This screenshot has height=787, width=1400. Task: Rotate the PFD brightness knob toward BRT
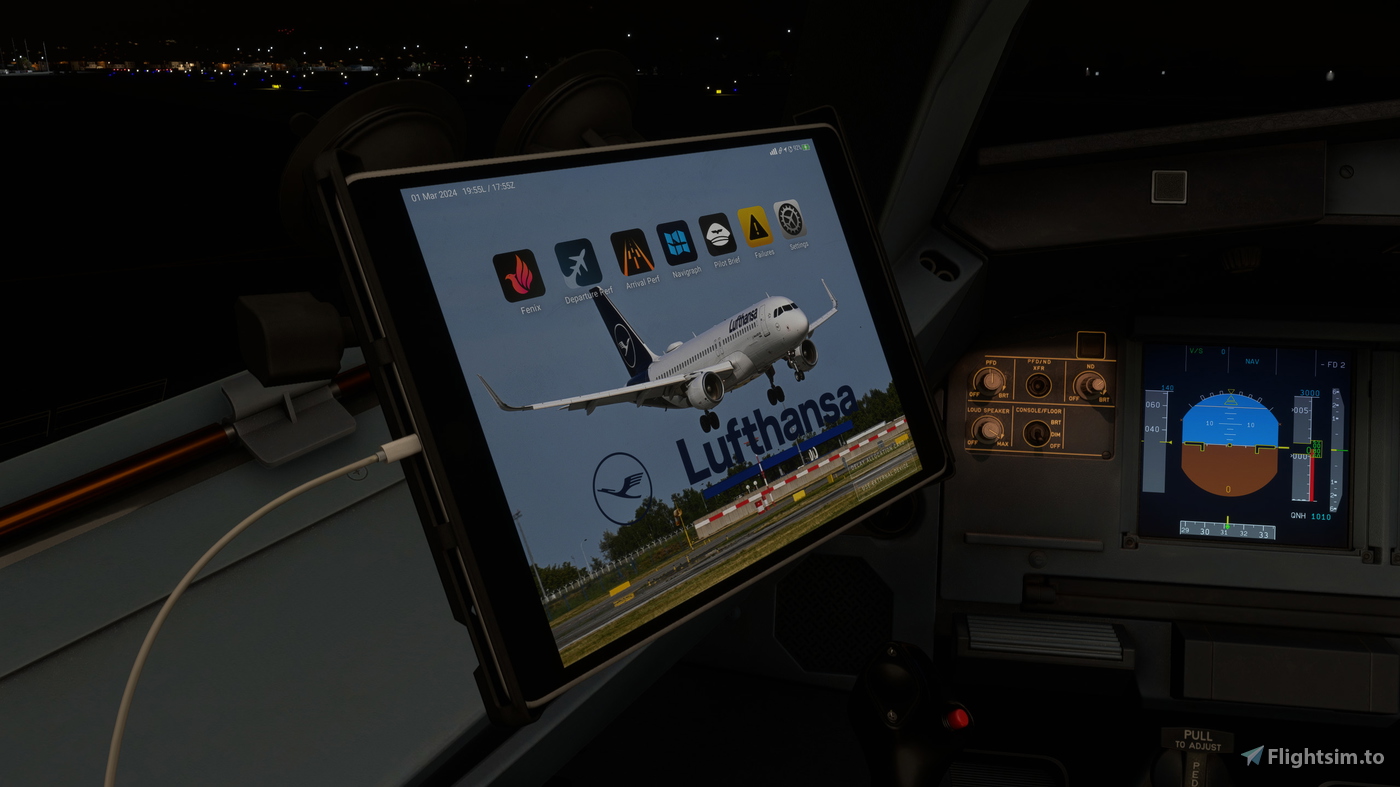pyautogui.click(x=990, y=381)
